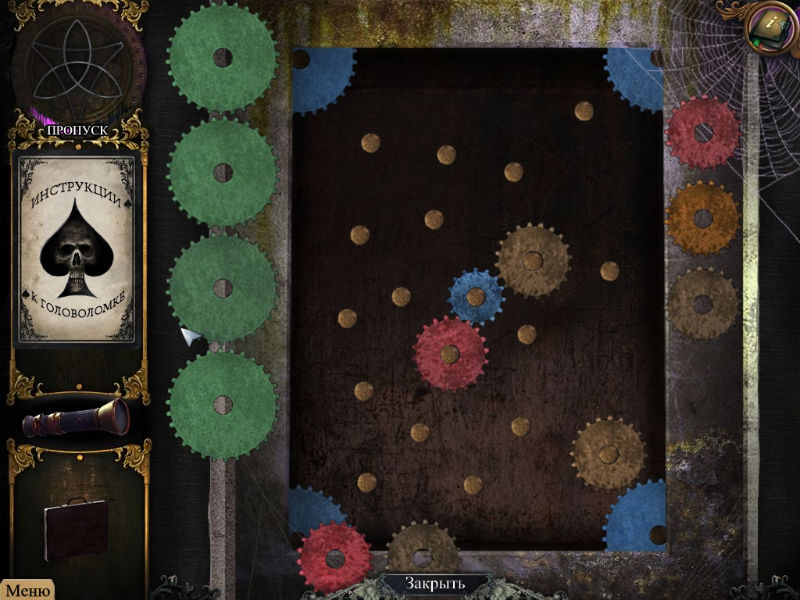Select the spyglass telescope tool

(78, 418)
